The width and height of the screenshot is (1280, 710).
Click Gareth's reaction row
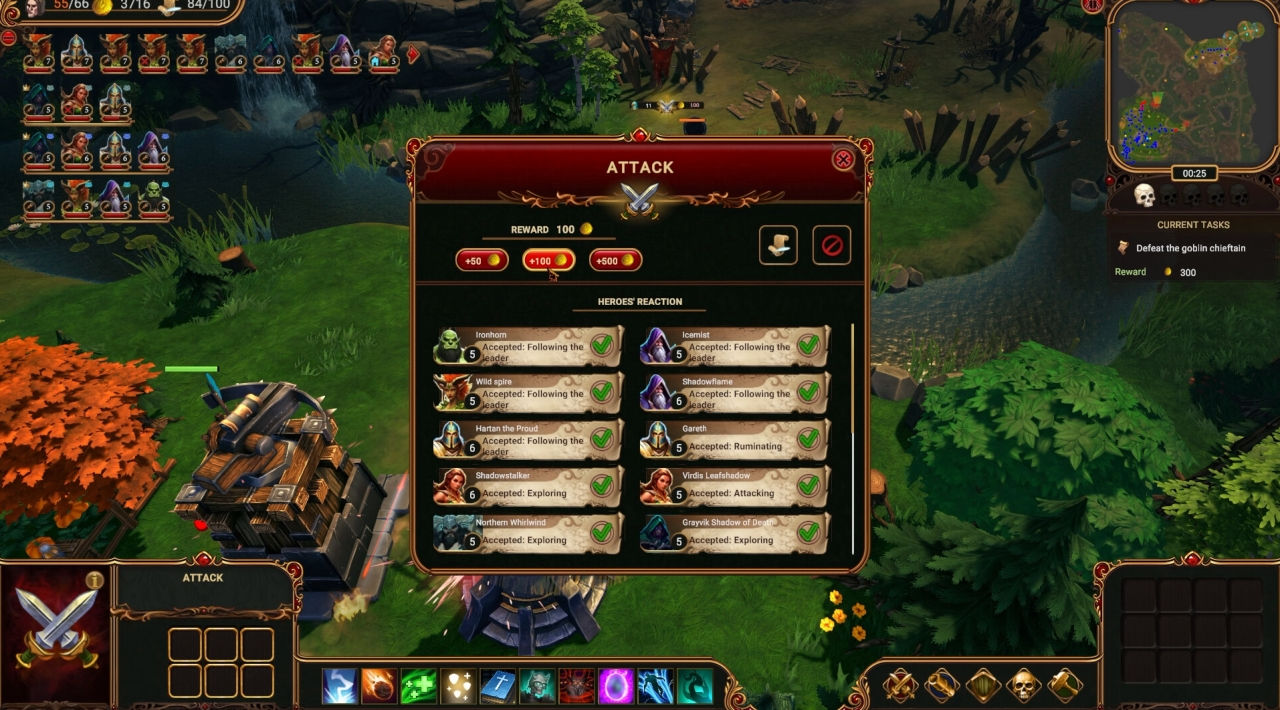[x=735, y=440]
